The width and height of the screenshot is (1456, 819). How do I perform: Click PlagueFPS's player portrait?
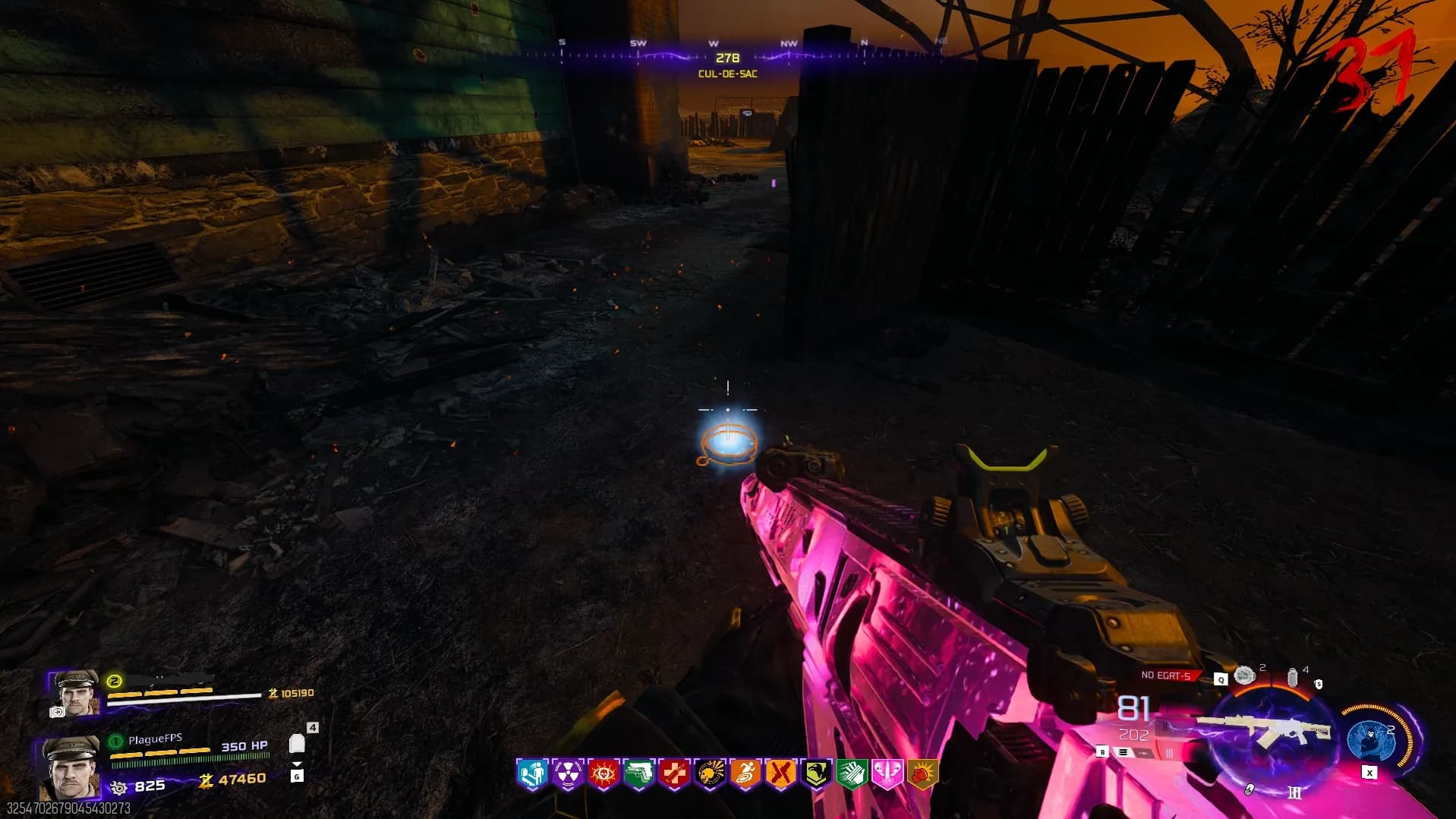(70, 767)
